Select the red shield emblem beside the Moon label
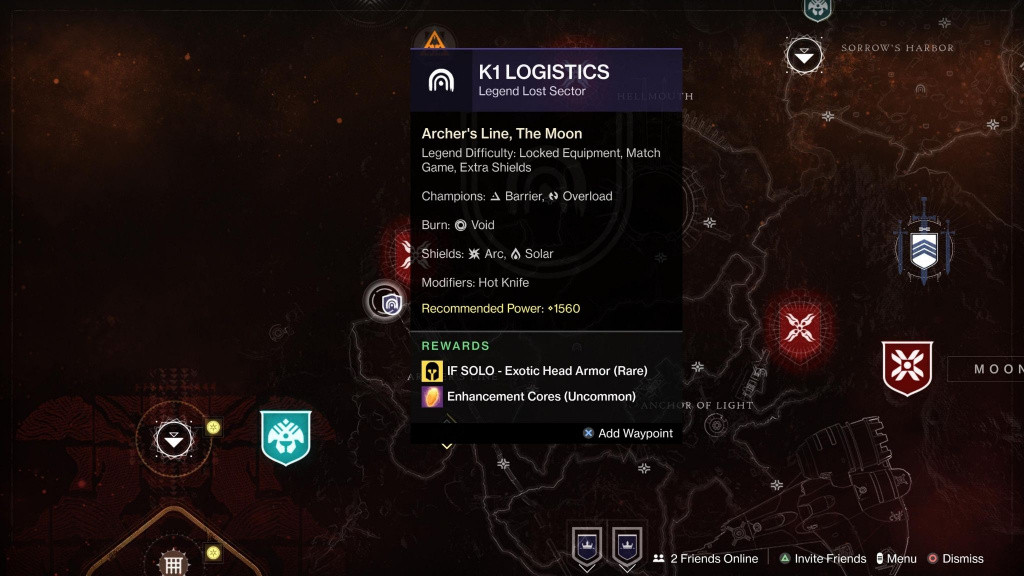 906,368
